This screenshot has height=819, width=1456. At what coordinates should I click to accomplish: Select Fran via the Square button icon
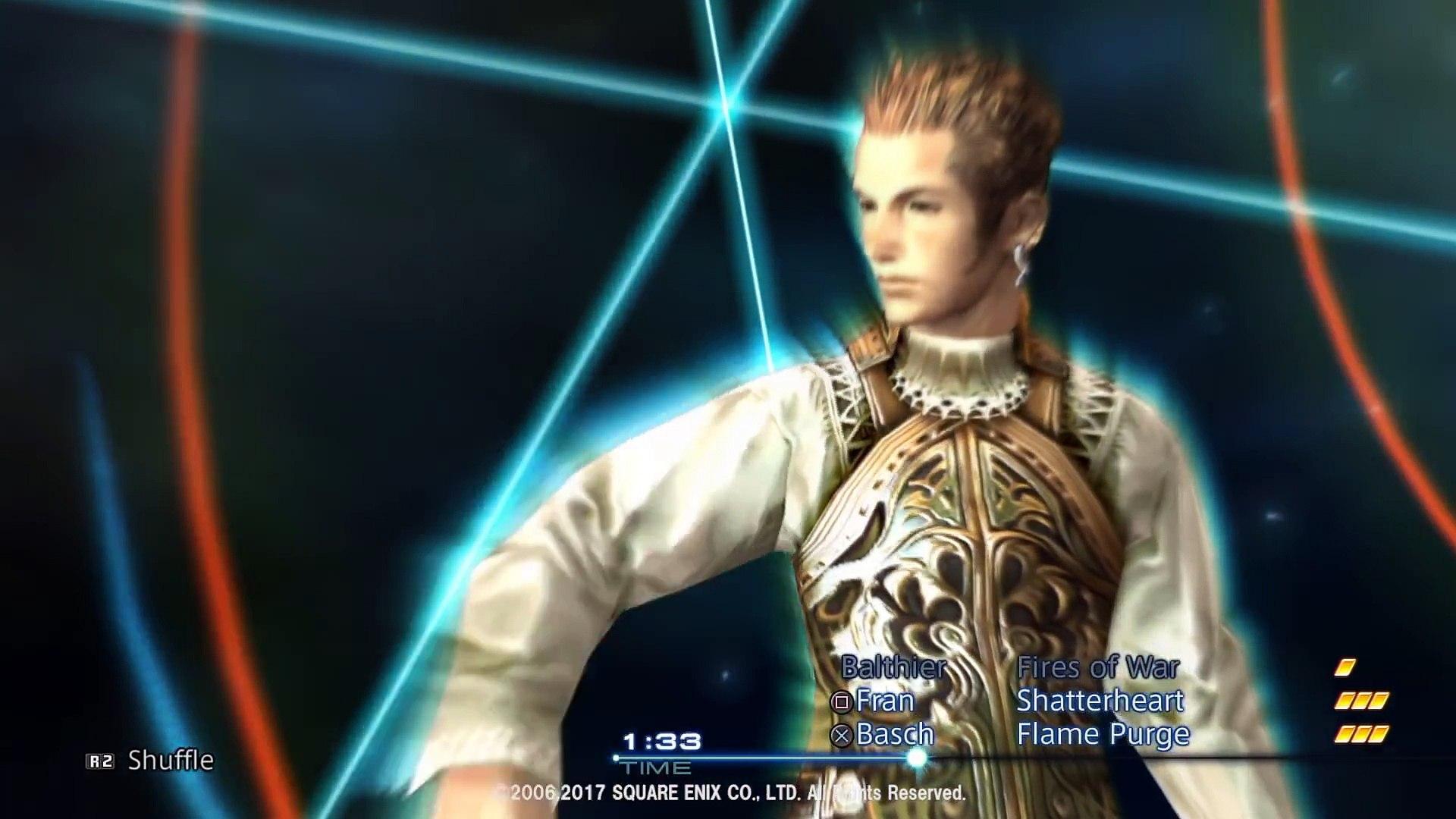(841, 702)
